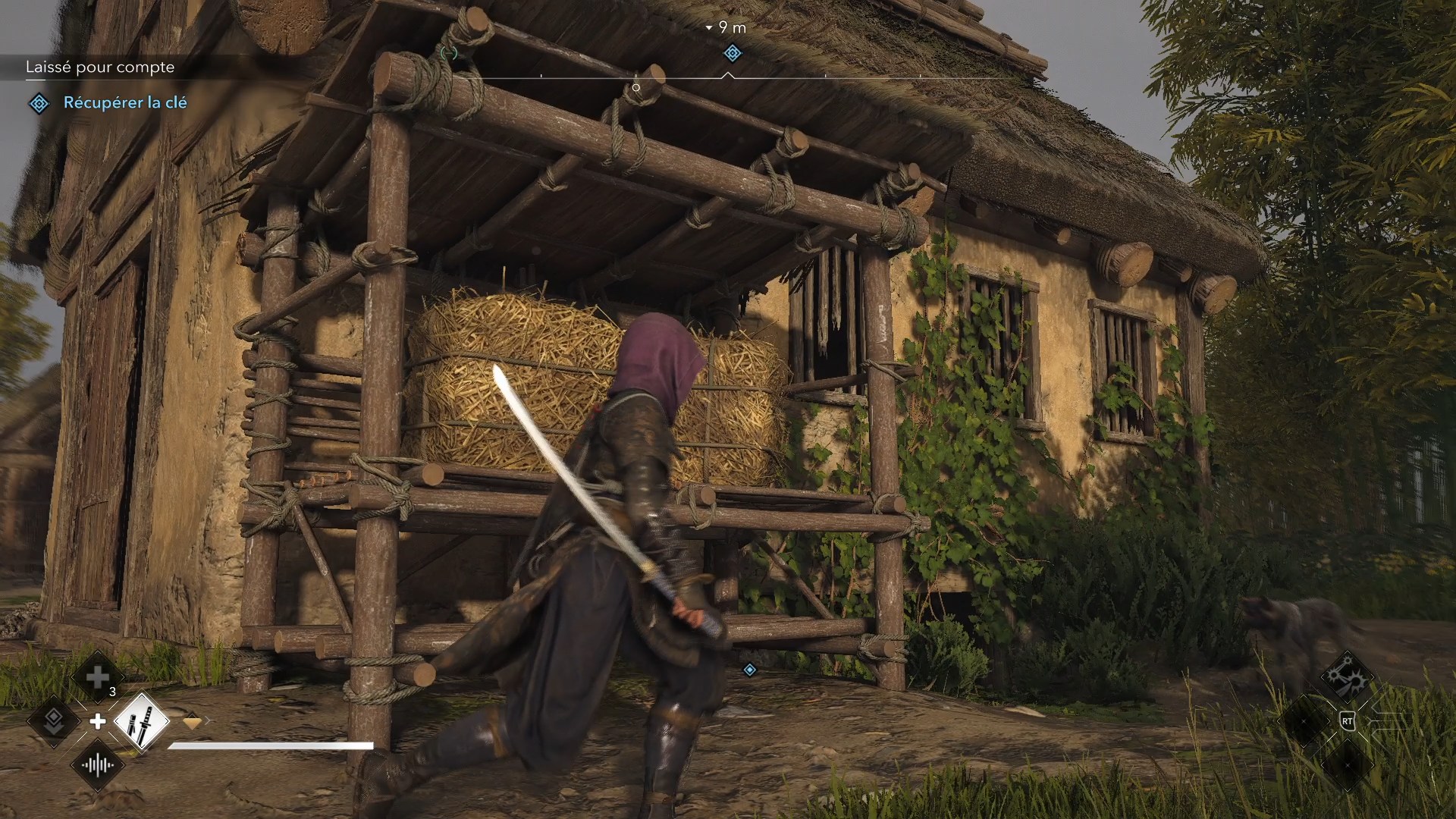
Task: Click the blue waypoint diamond on the compass bar
Action: (x=732, y=54)
